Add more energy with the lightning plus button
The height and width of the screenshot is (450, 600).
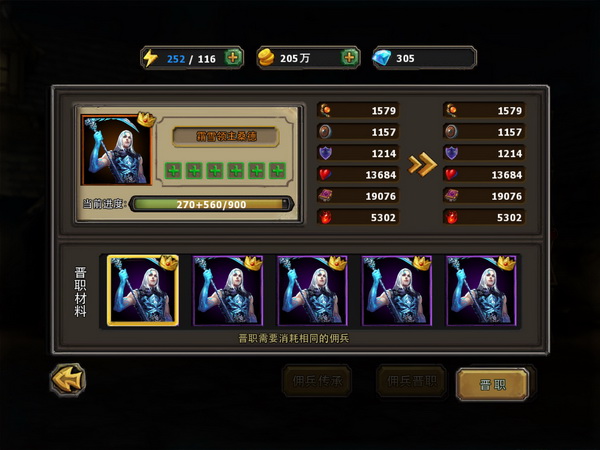pos(234,58)
